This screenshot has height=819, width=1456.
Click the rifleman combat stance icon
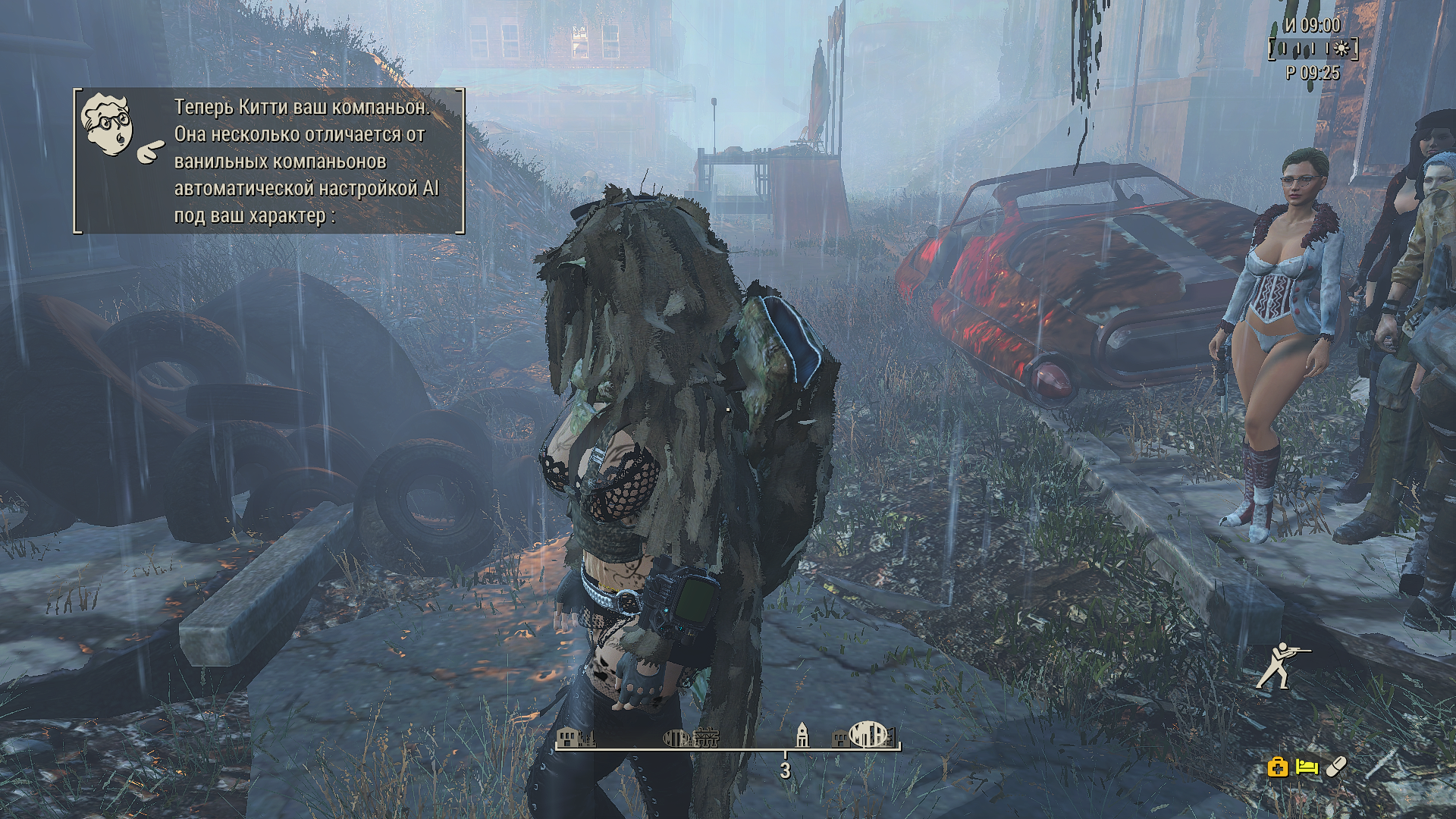click(1282, 665)
